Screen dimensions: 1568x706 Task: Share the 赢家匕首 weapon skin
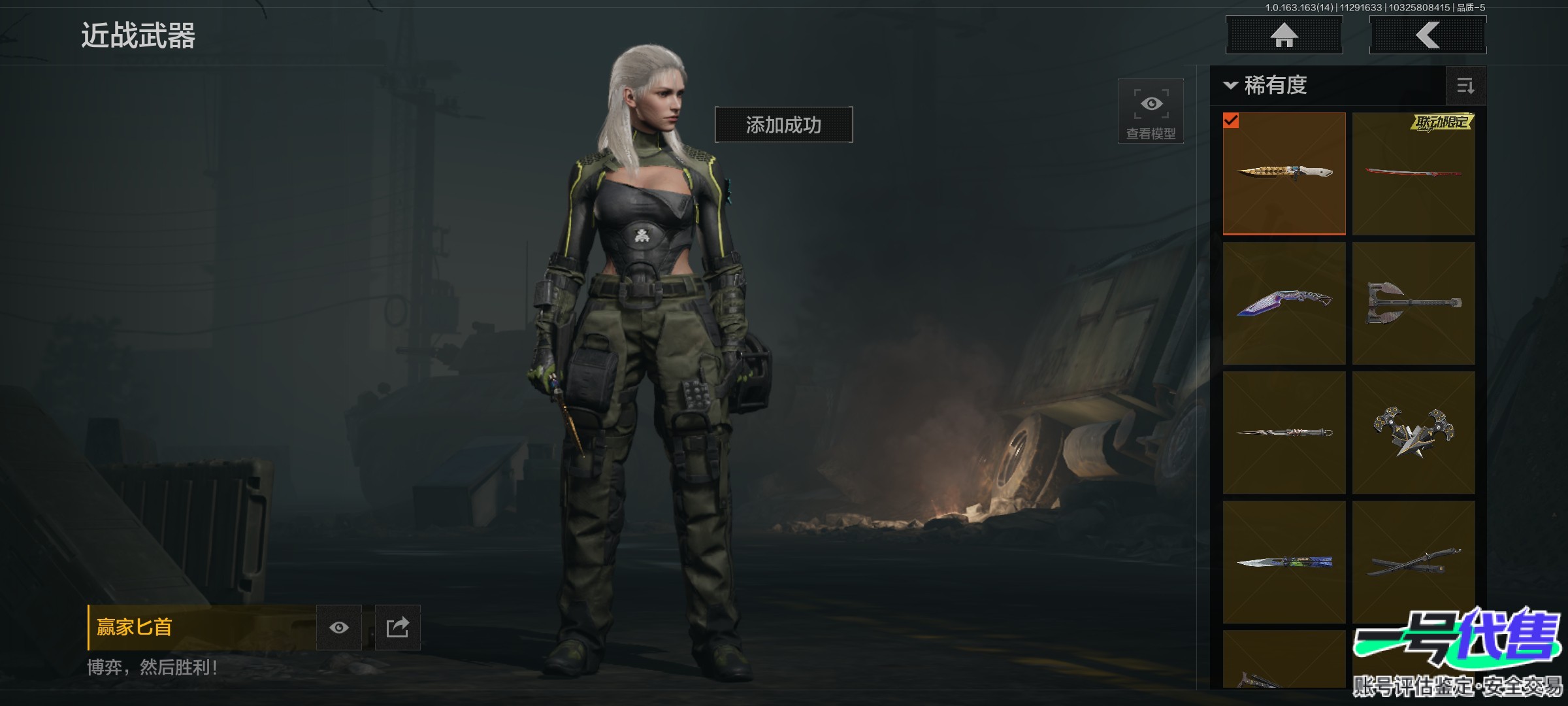[397, 628]
